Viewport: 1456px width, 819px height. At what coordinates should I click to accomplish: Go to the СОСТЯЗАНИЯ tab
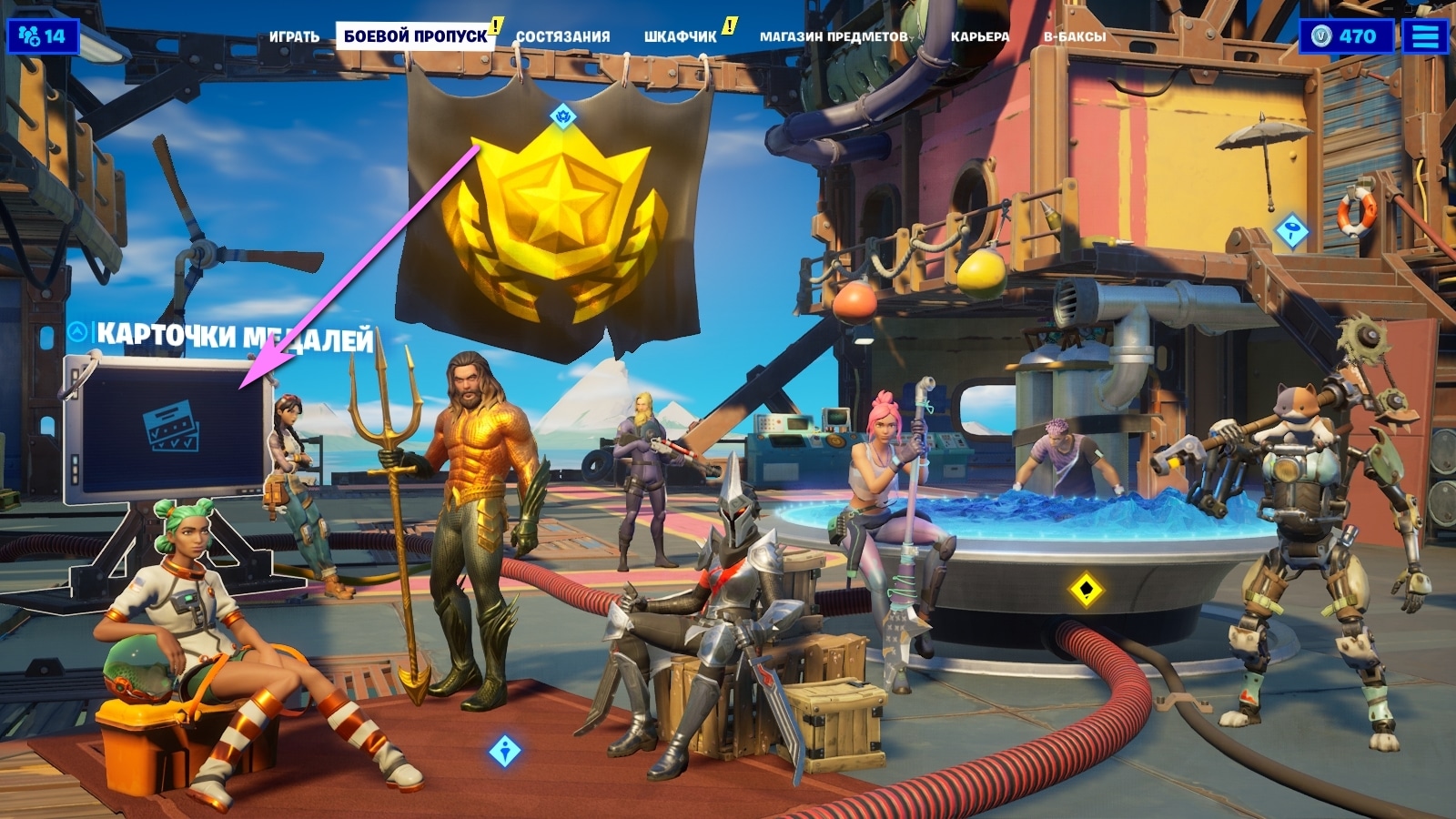coord(562,36)
